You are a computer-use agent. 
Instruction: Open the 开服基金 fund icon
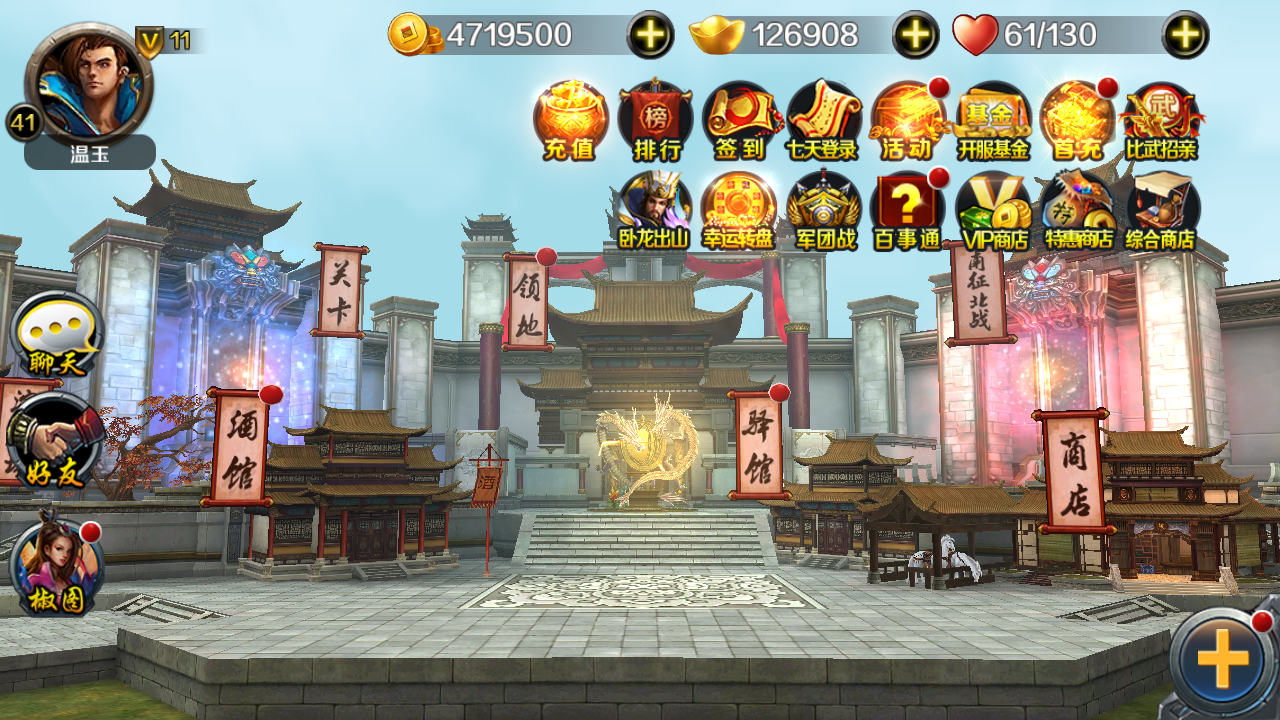tap(993, 120)
